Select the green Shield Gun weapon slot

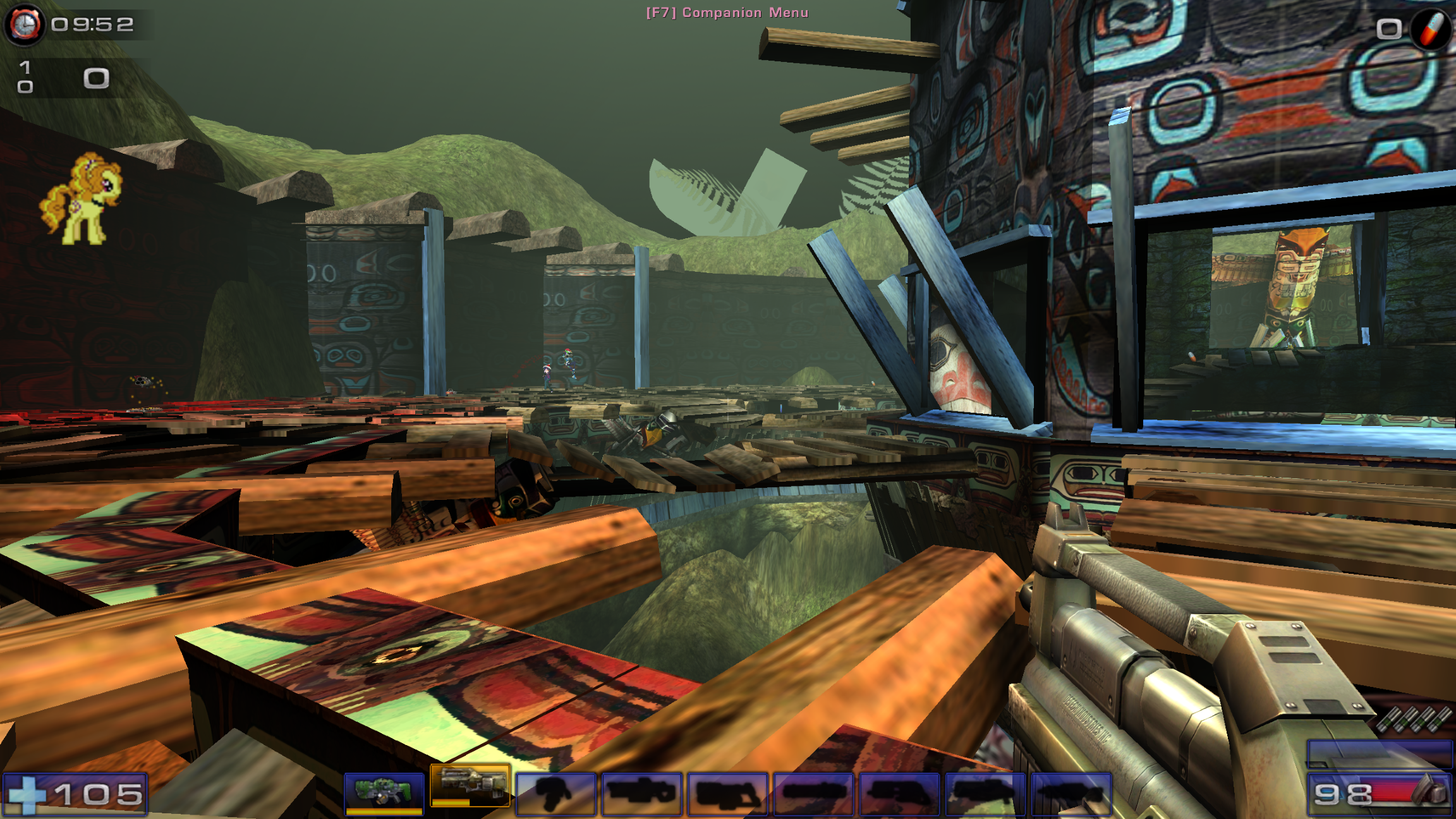coord(384,792)
